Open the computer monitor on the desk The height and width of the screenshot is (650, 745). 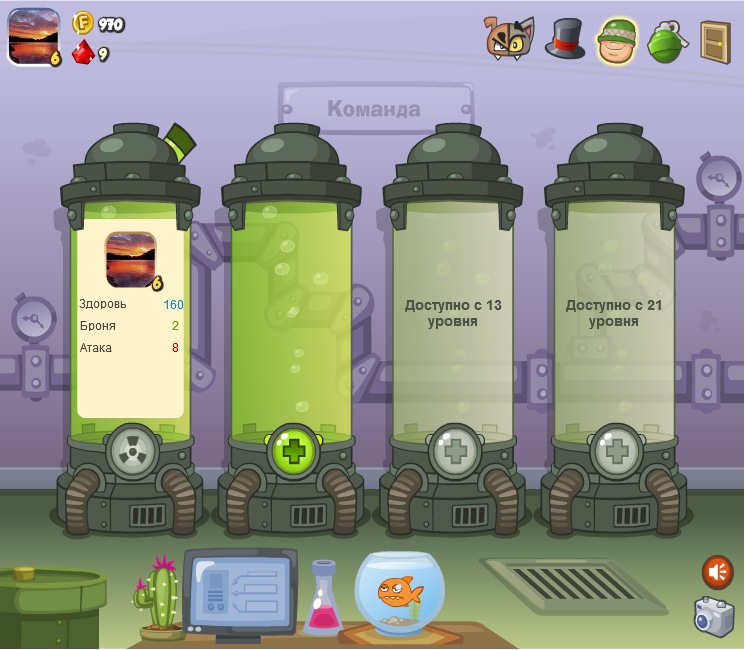(240, 592)
